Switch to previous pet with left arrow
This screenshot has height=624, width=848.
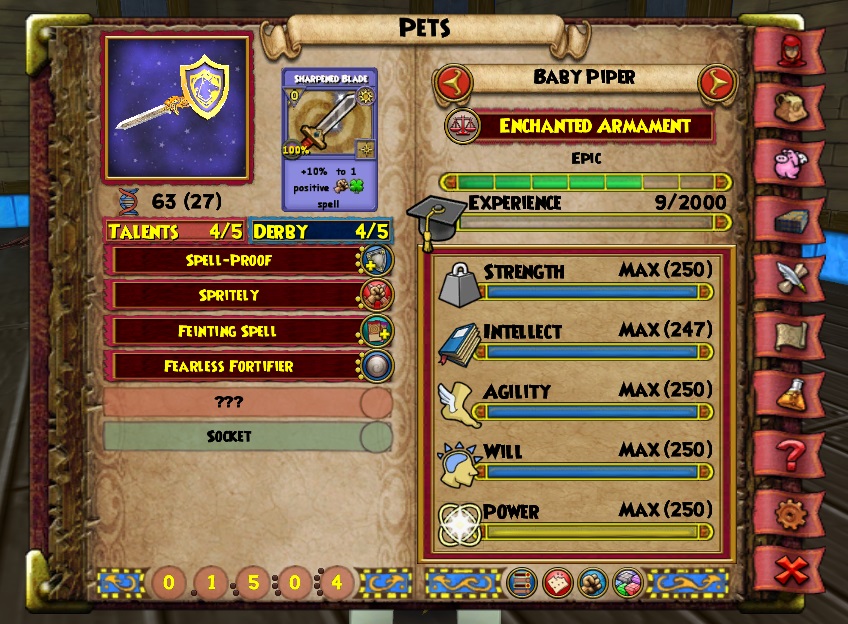coord(453,83)
